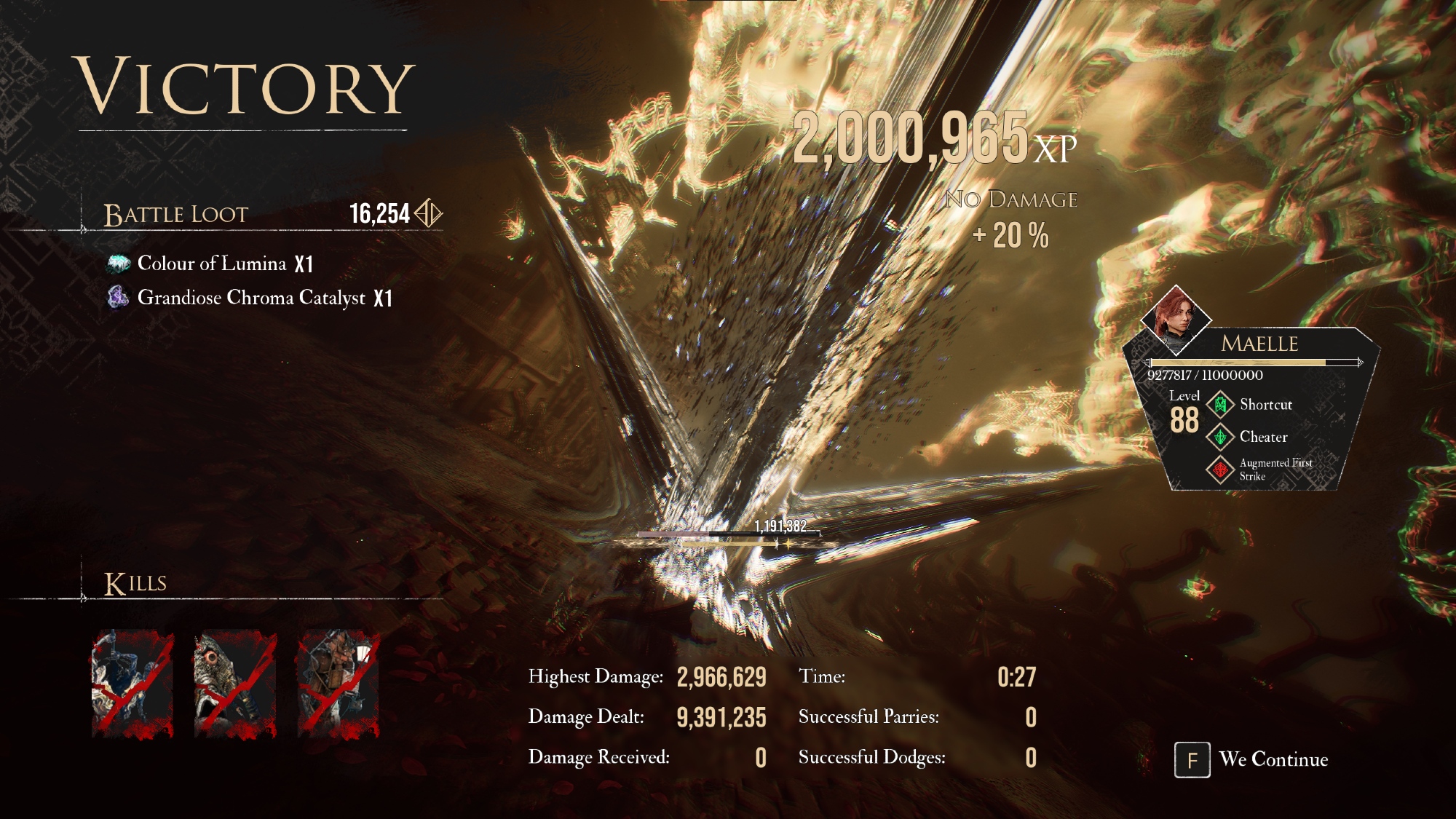Select the Grandiose Chroma Catalyst loot entry
This screenshot has width=1456, height=819.
coord(250,298)
